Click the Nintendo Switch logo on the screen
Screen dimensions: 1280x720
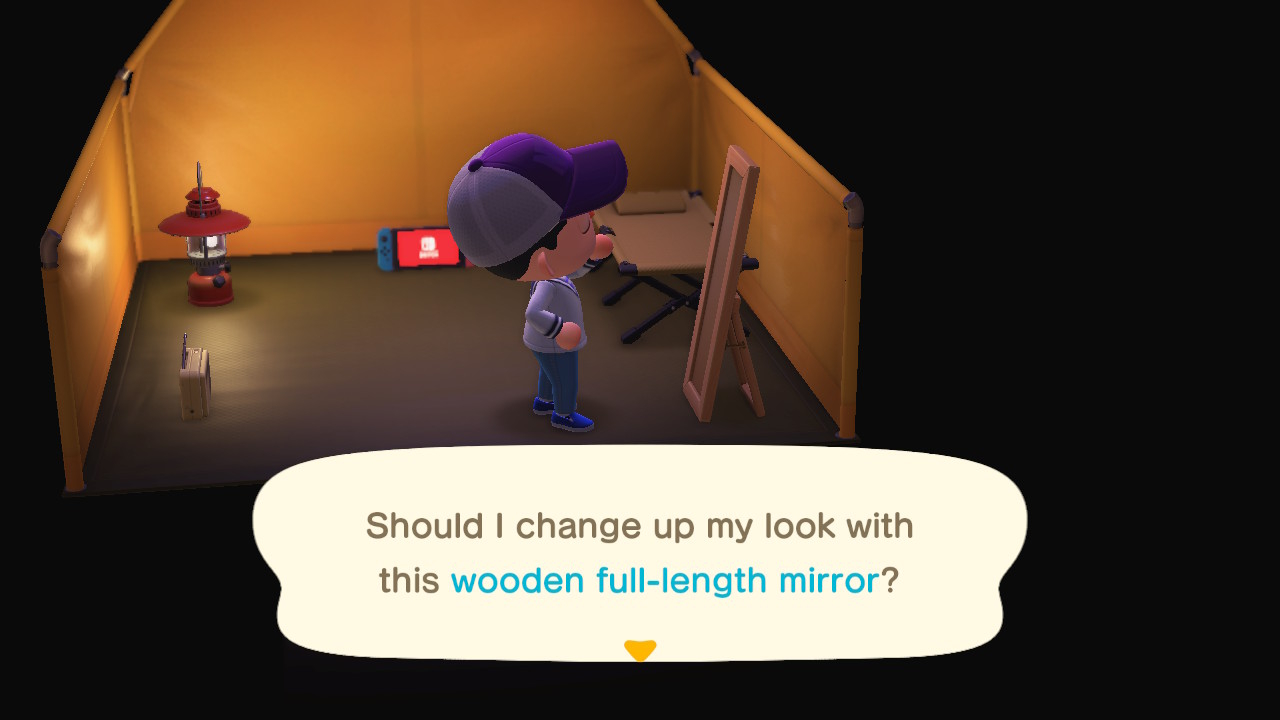pyautogui.click(x=430, y=245)
